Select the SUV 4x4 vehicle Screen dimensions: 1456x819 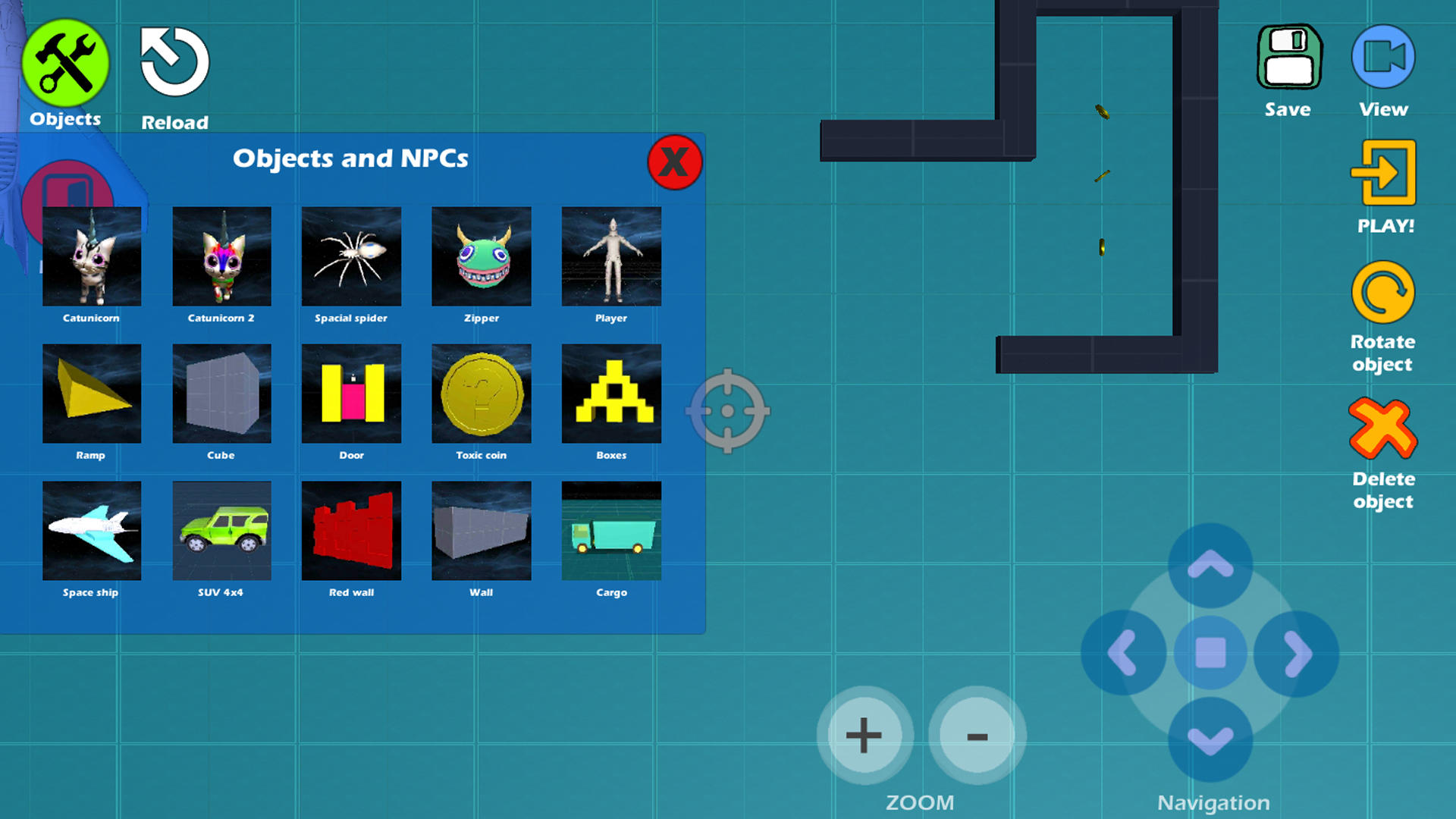pyautogui.click(x=221, y=531)
